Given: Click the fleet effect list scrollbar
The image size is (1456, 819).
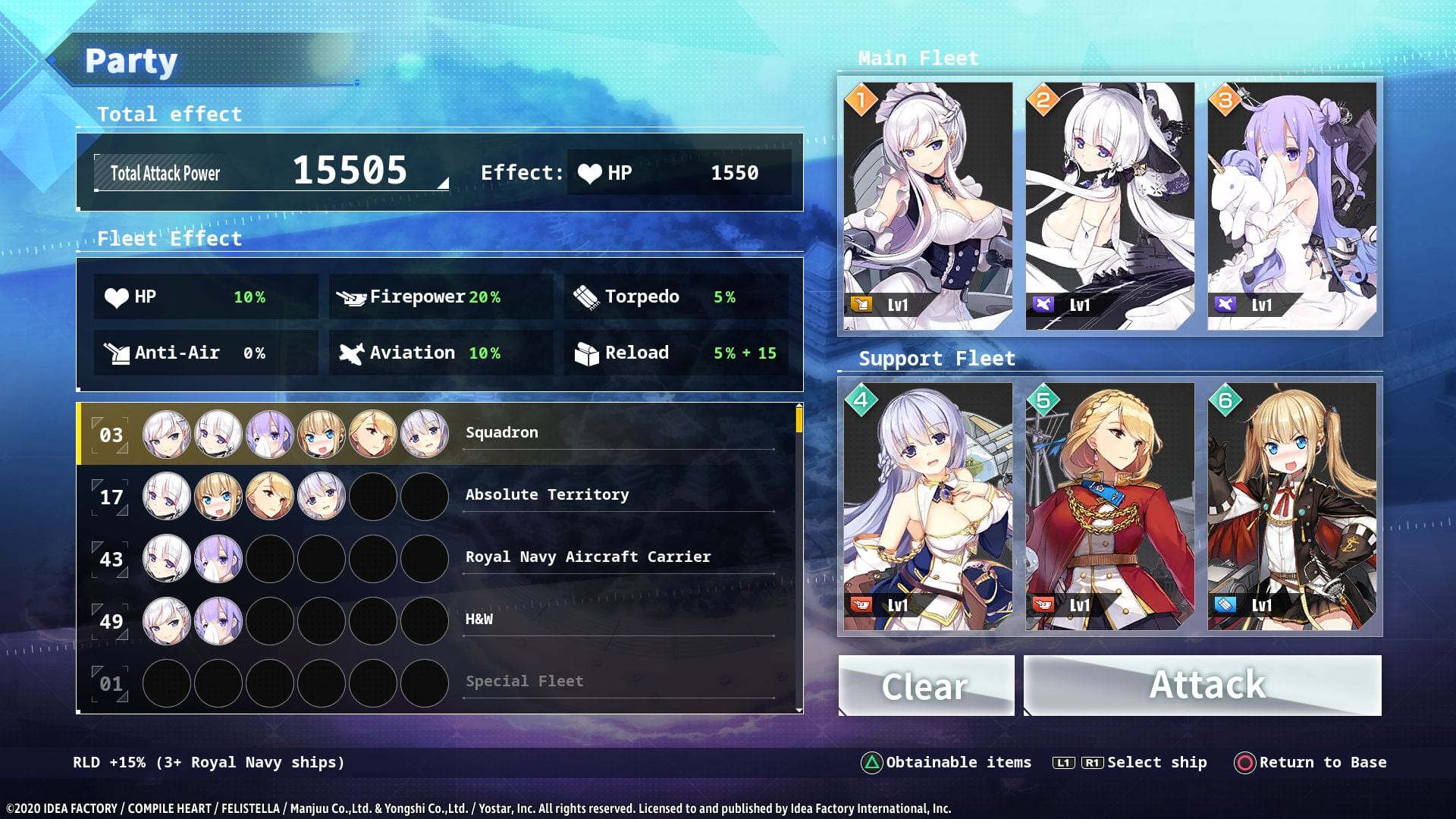Looking at the screenshot, I should pos(799,419).
